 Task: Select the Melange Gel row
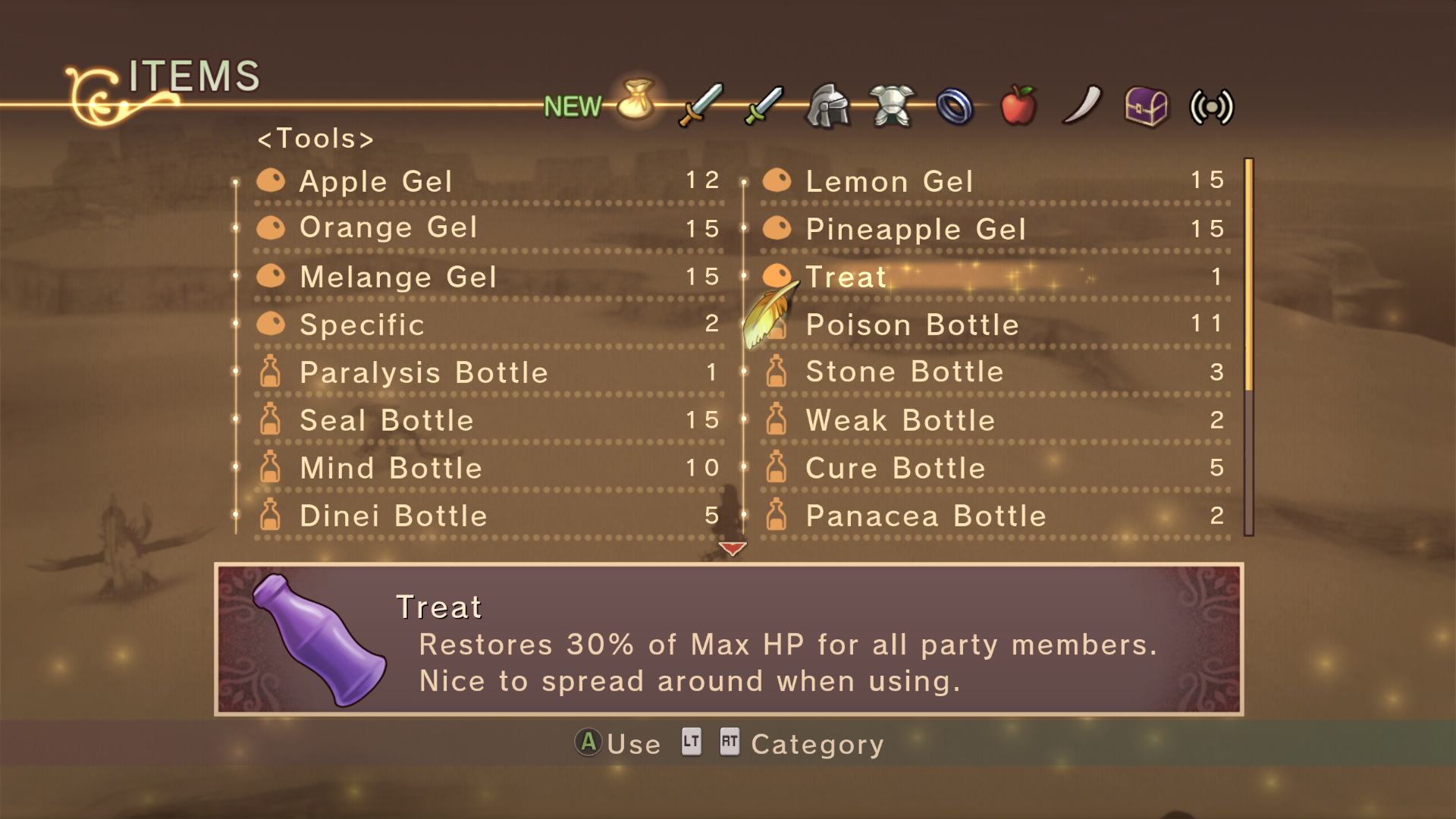[398, 277]
